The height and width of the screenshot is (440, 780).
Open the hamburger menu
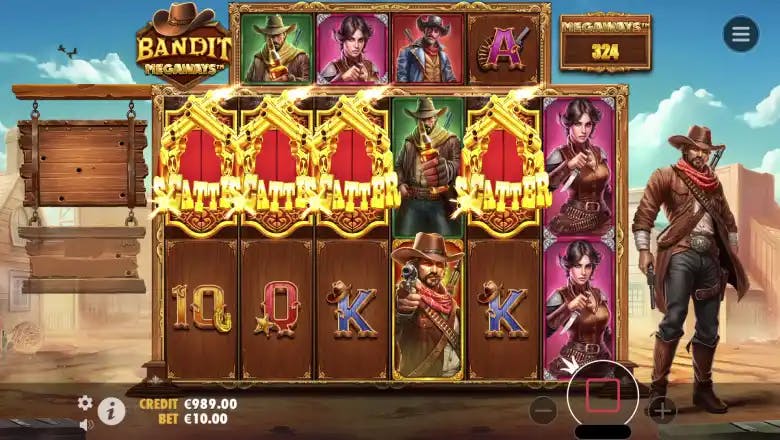[740, 34]
